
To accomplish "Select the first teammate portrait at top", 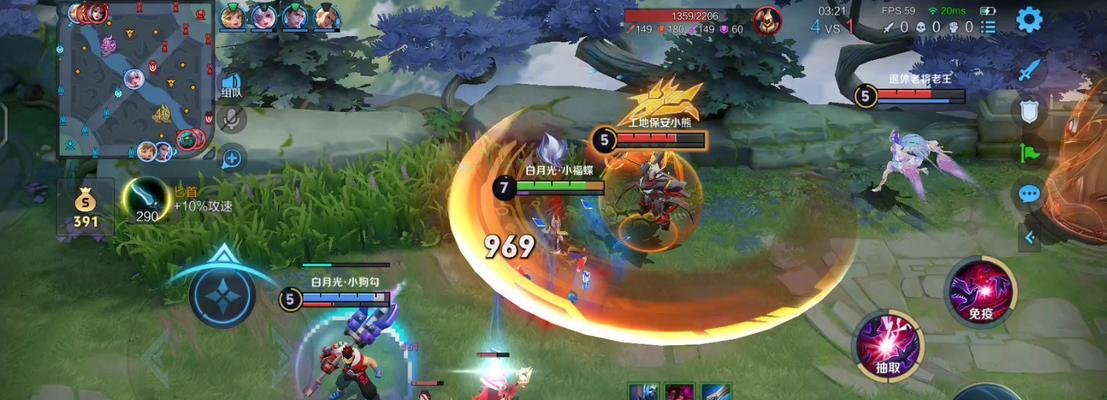I will tap(232, 16).
